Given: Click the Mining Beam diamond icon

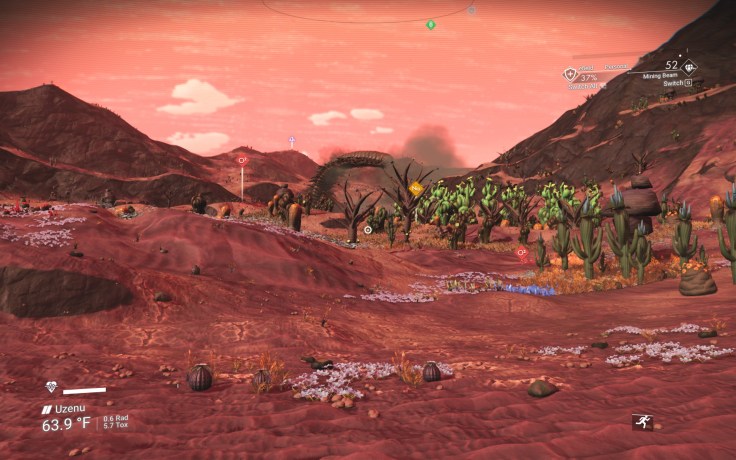Looking at the screenshot, I should click(x=690, y=67).
